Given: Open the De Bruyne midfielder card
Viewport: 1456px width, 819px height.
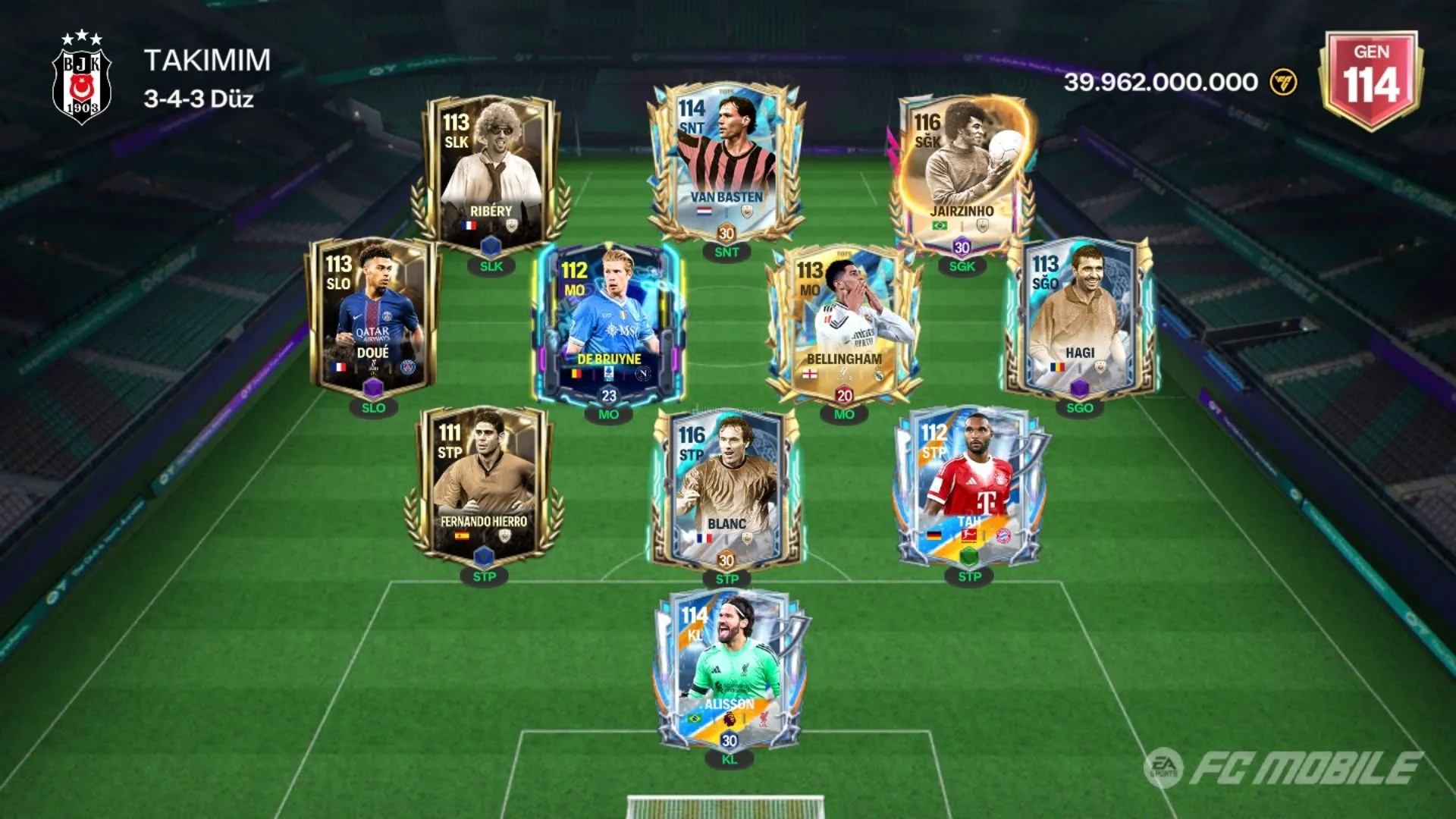Looking at the screenshot, I should pyautogui.click(x=609, y=322).
